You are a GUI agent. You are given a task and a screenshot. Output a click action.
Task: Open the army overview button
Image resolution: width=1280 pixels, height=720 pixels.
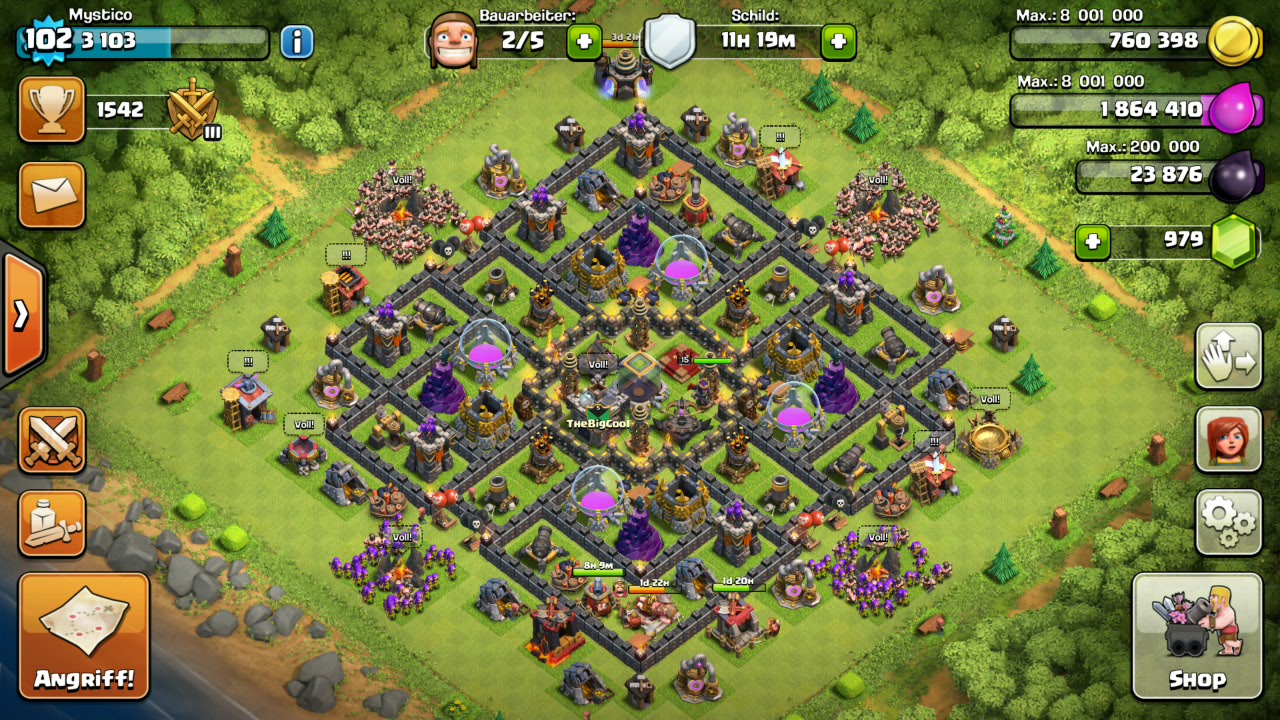(52, 522)
